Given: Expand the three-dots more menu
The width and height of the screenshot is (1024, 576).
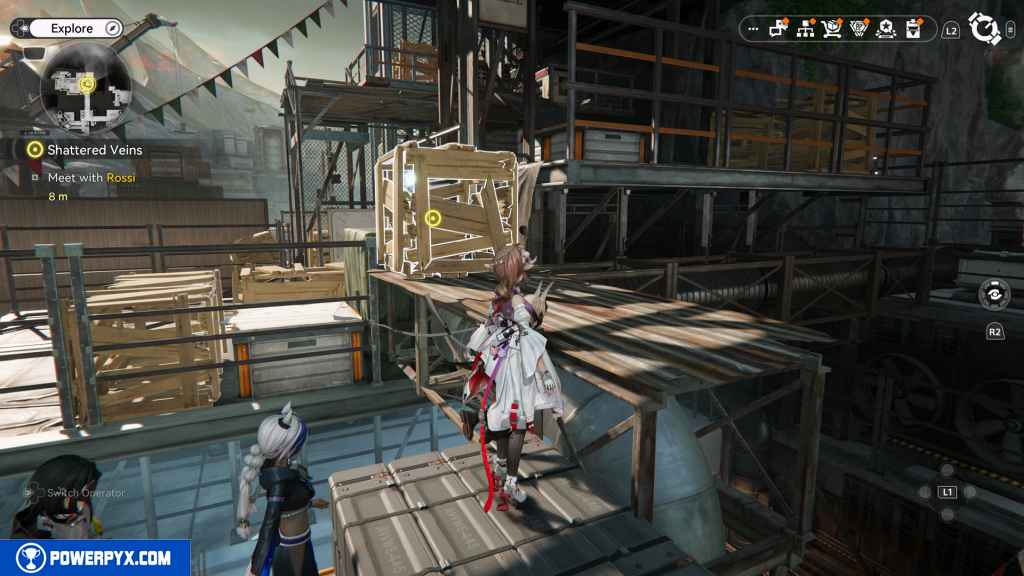Looking at the screenshot, I should click(753, 30).
